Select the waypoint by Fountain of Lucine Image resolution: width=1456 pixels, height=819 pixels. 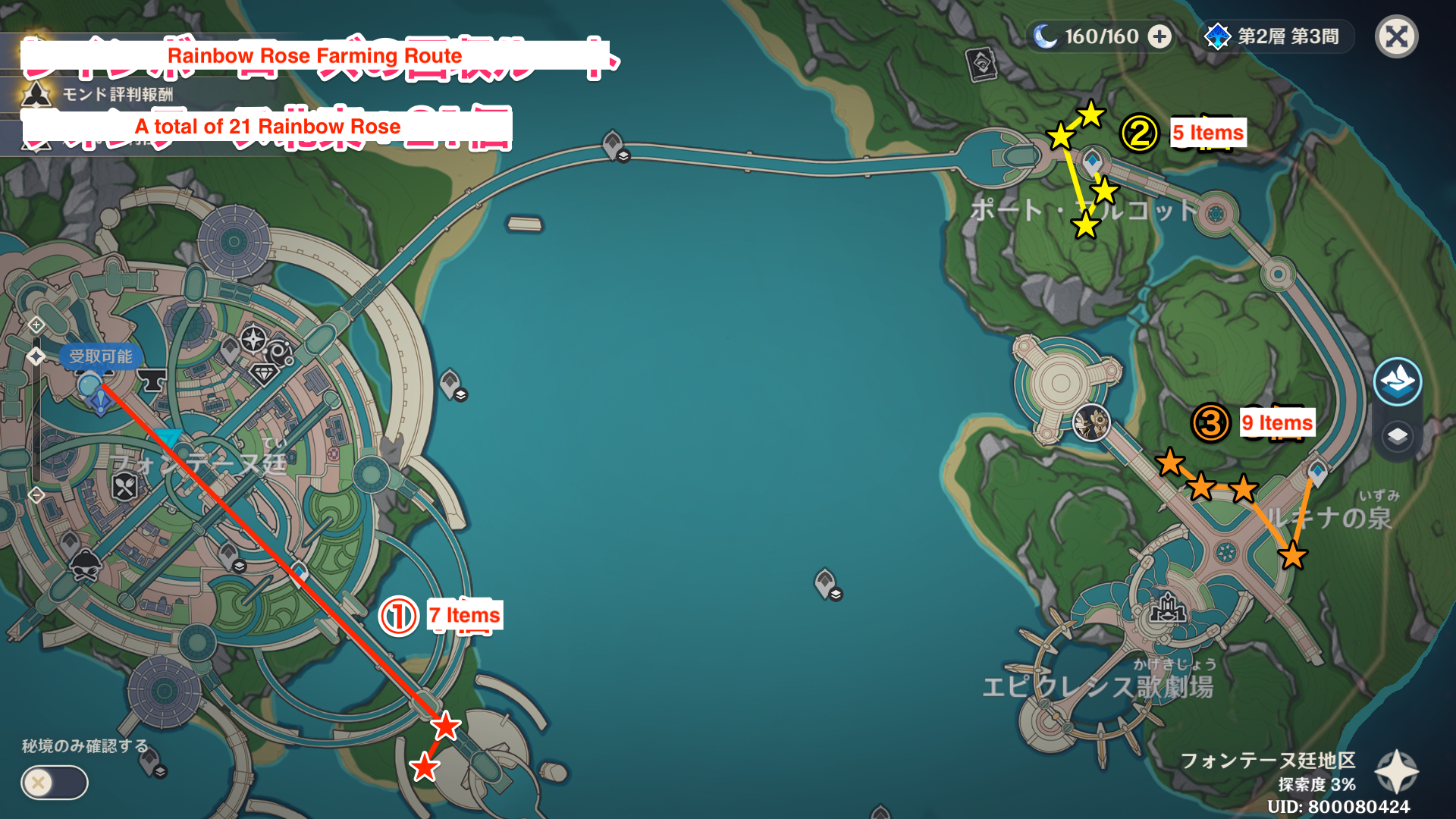pos(1317,472)
